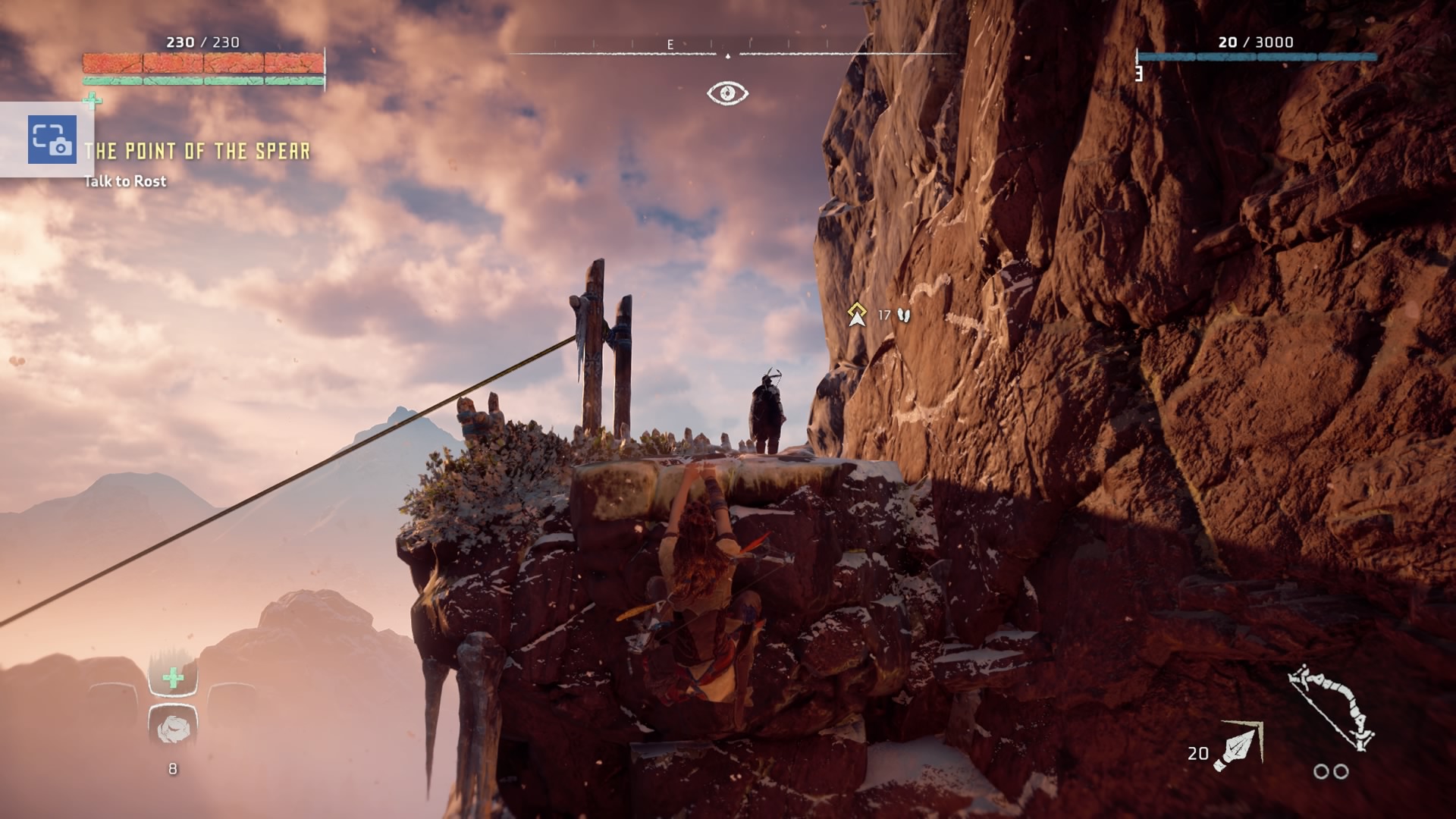Choose the equipped hunter bow icon
Screen dimensions: 1456x819
(x=1332, y=708)
